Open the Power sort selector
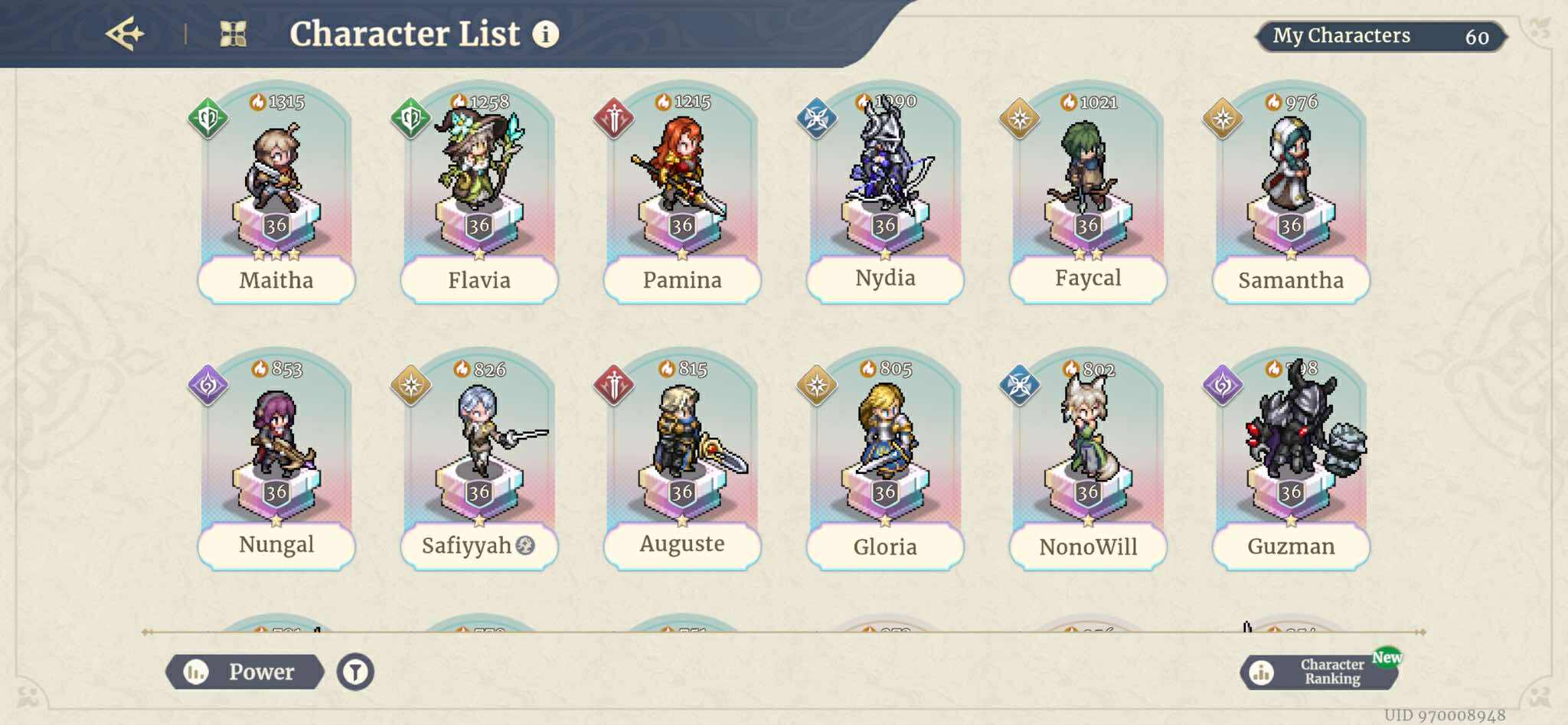 [260, 671]
